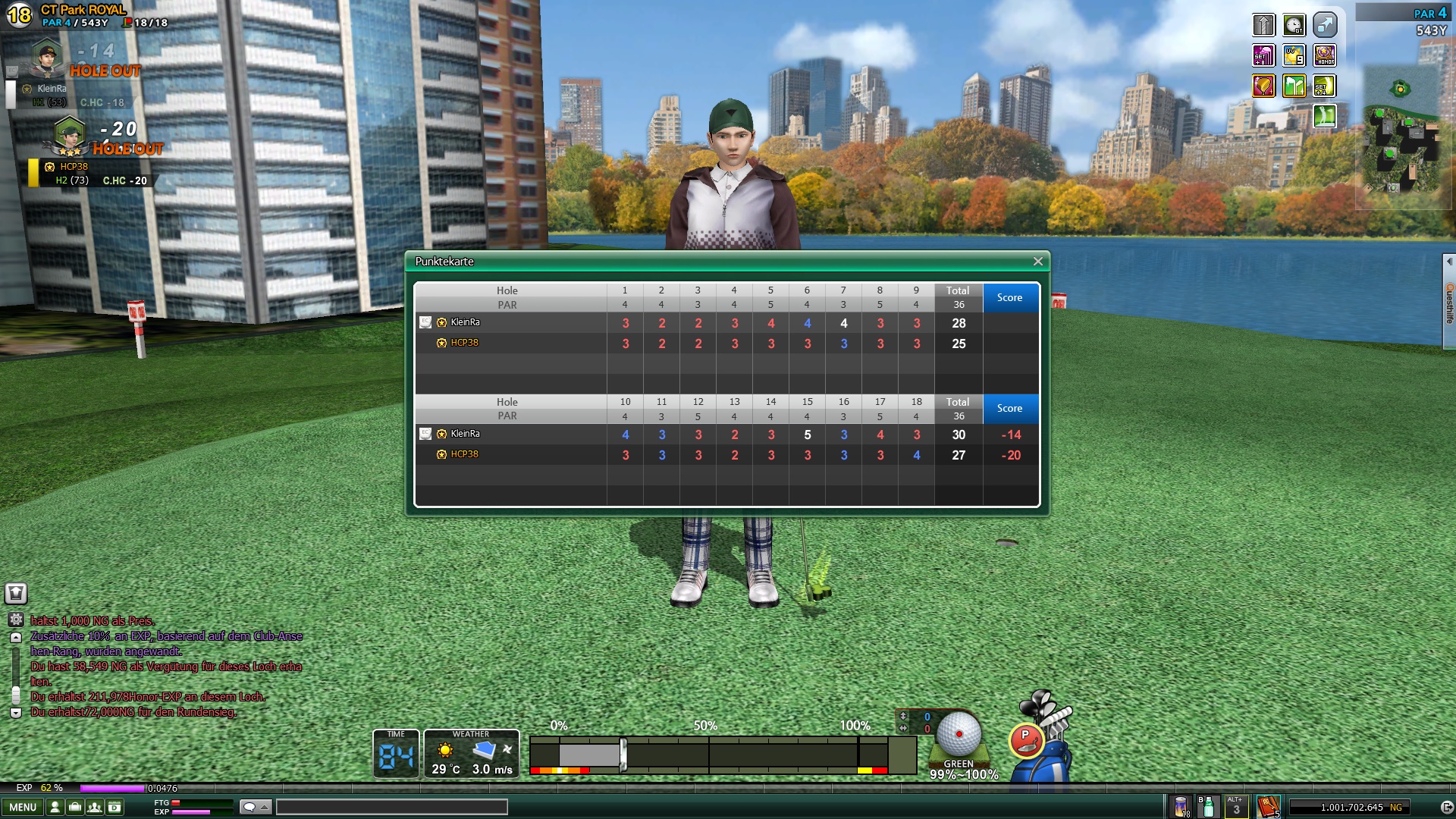Use the red key book item
1456x819 pixels.
[x=1268, y=807]
